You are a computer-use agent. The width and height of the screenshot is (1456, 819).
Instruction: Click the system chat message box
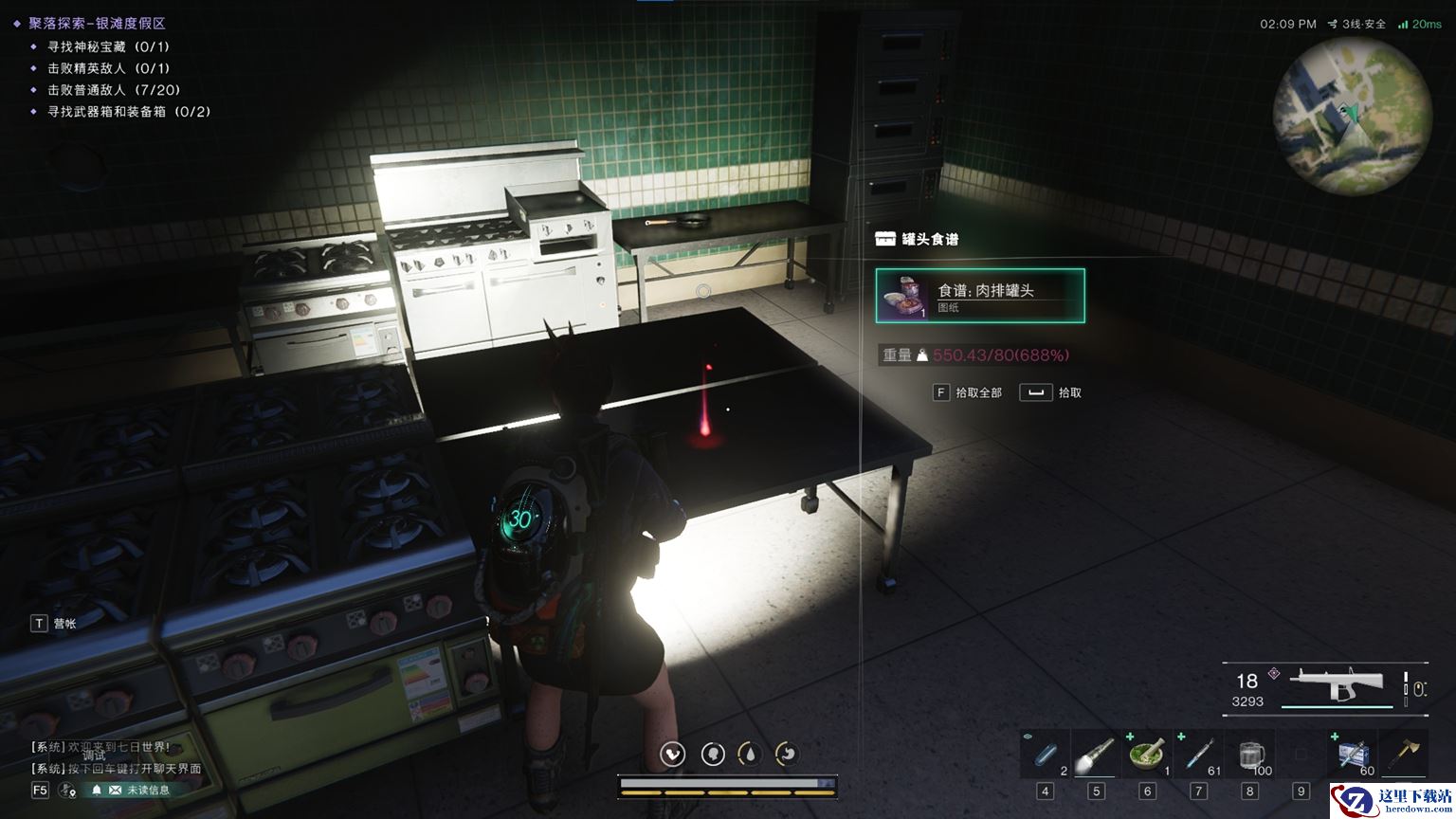click(x=114, y=757)
